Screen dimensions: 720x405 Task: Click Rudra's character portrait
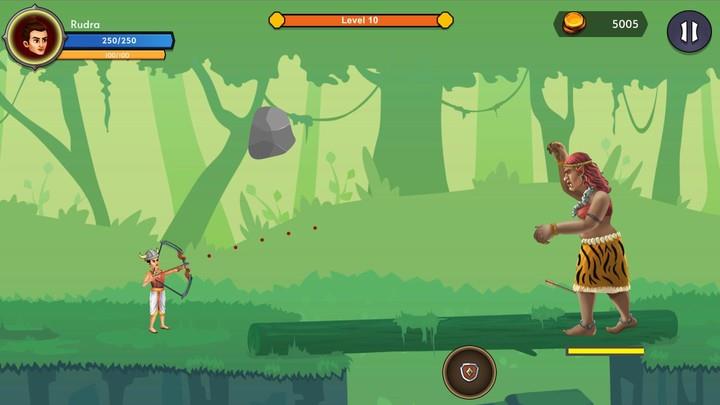pos(35,37)
